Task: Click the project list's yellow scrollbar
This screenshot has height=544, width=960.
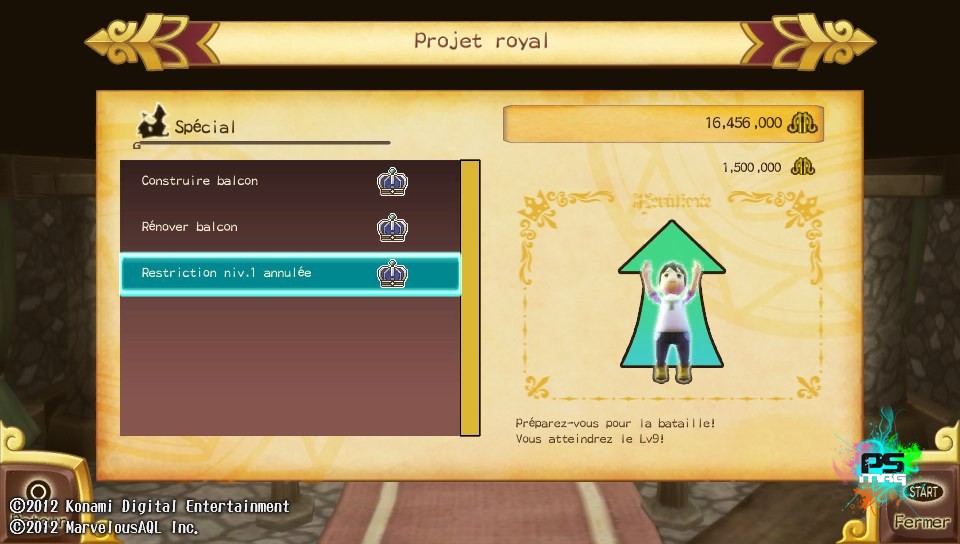Action: click(x=470, y=297)
